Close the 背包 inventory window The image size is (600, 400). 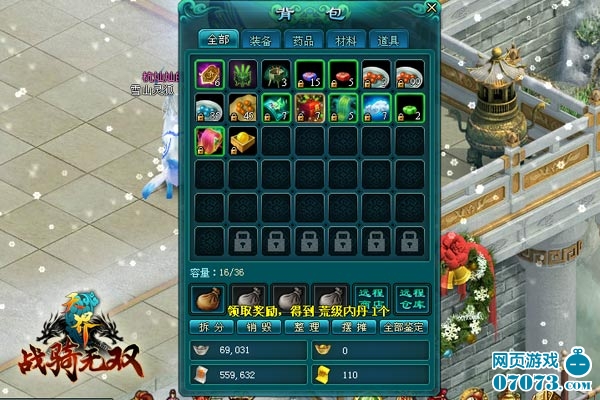point(431,8)
